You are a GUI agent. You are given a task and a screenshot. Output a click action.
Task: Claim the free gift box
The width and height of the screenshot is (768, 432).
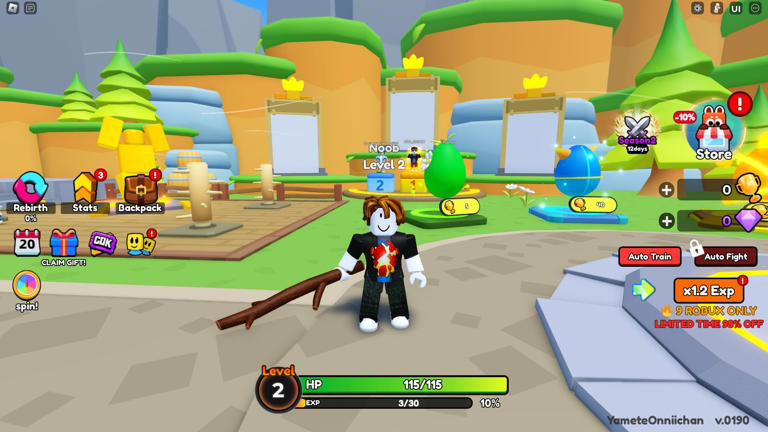tap(64, 243)
